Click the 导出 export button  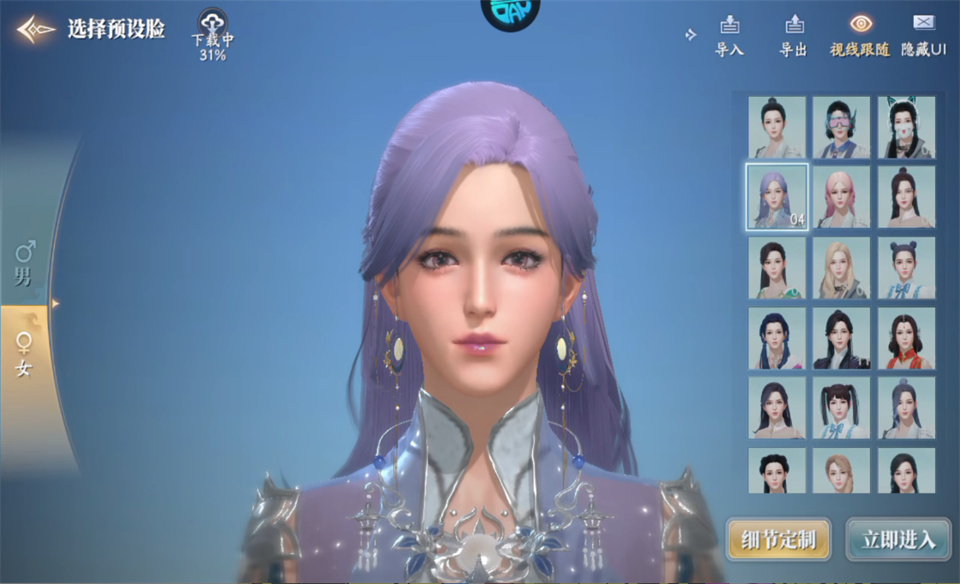(x=793, y=34)
